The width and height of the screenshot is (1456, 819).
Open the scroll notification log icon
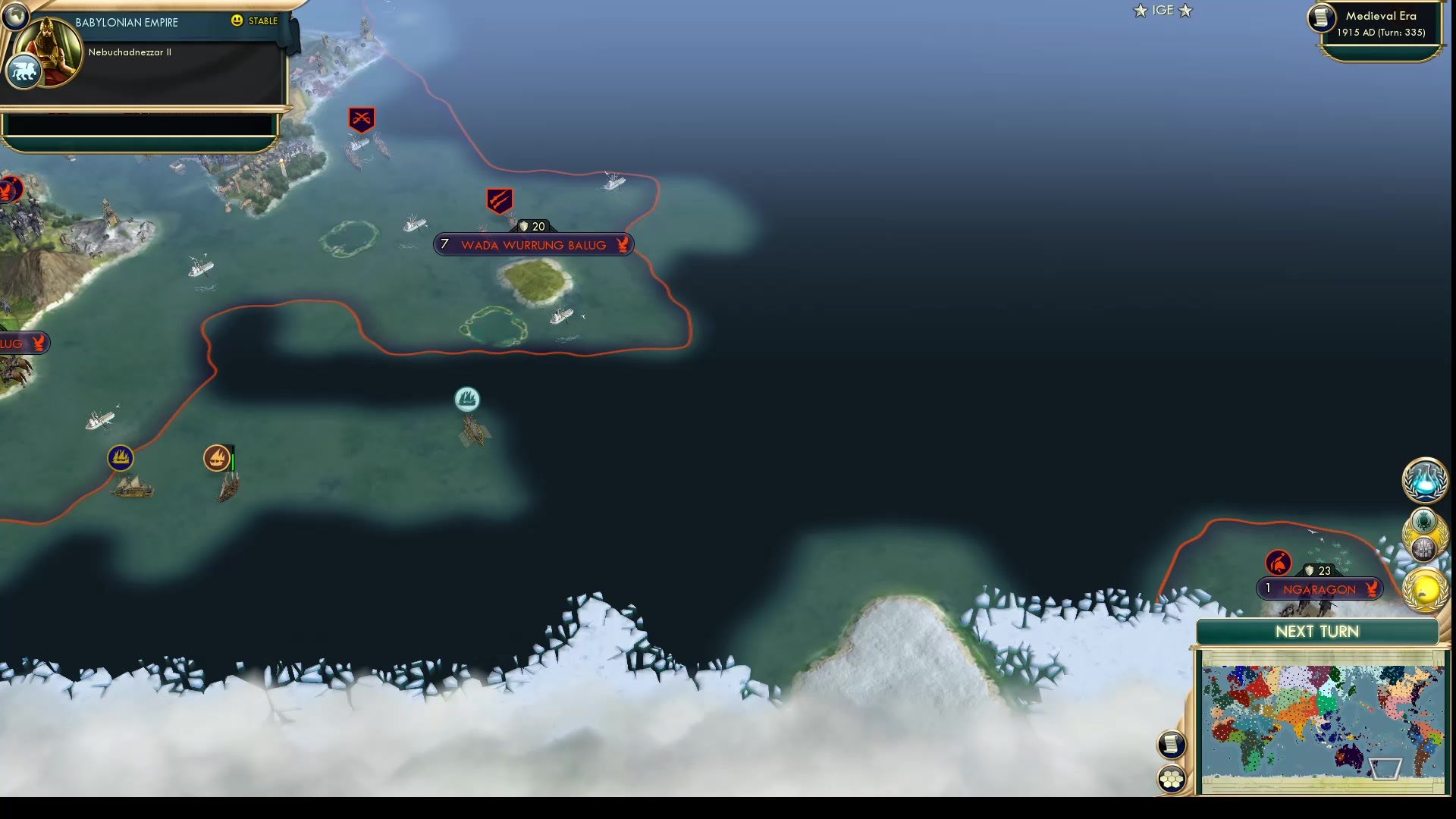tap(1171, 744)
